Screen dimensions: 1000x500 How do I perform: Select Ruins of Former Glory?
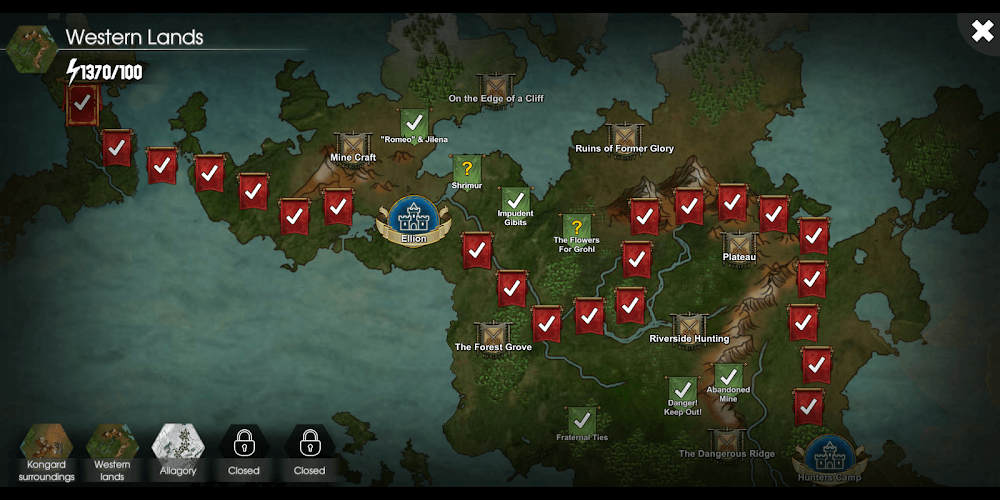click(x=624, y=137)
